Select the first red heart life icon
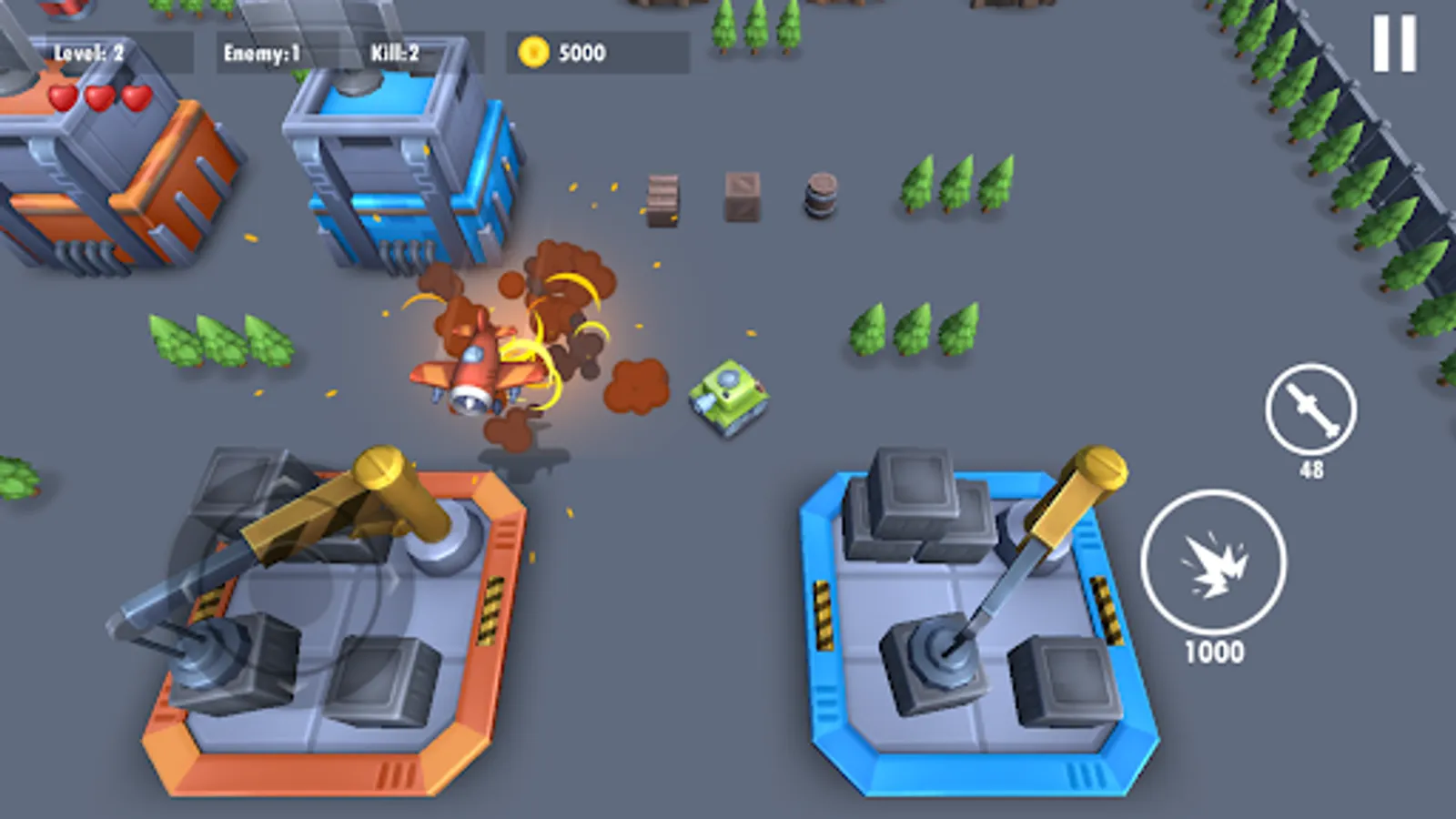The width and height of the screenshot is (1456, 819). tap(61, 97)
